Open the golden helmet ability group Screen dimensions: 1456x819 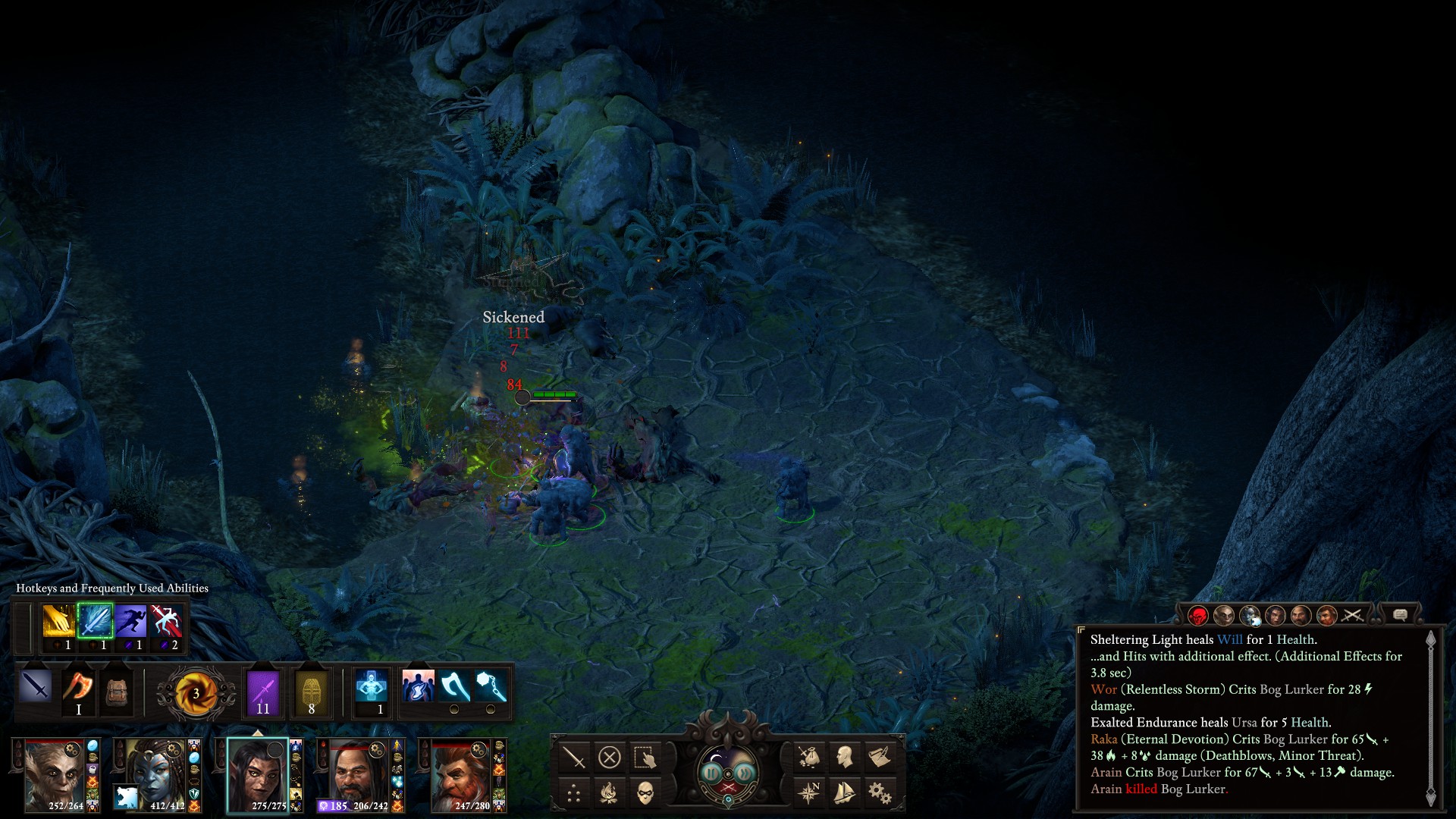(x=311, y=691)
